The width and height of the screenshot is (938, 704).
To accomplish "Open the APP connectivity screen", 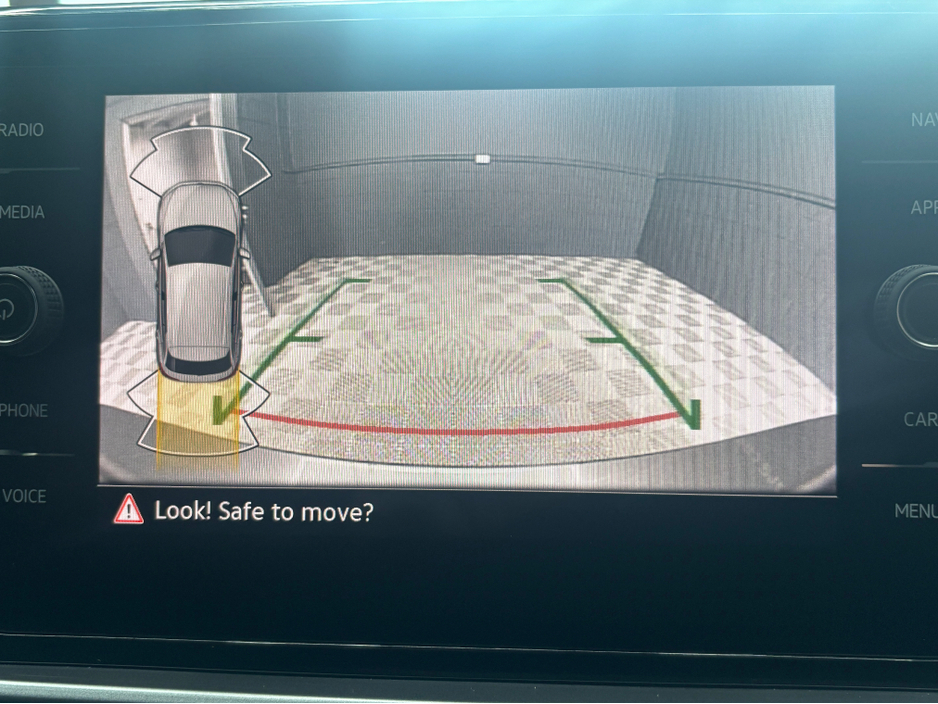I will click(x=922, y=208).
